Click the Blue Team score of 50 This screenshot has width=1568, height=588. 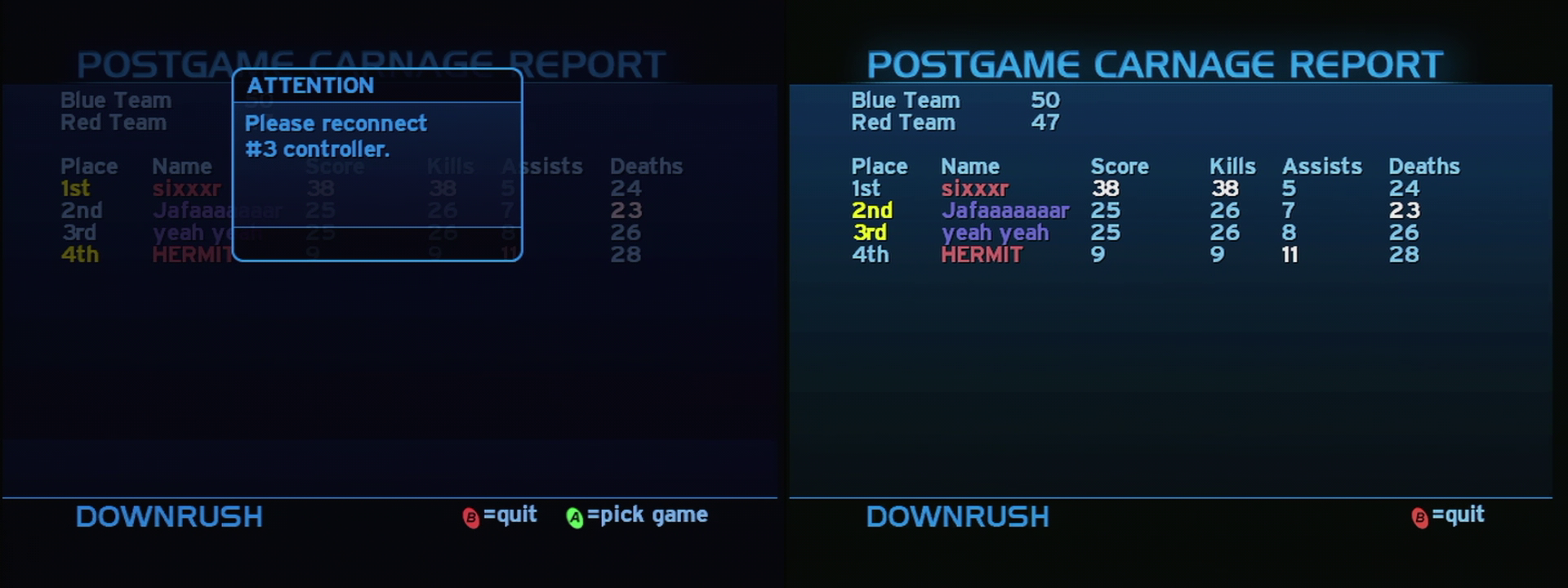[x=1045, y=100]
